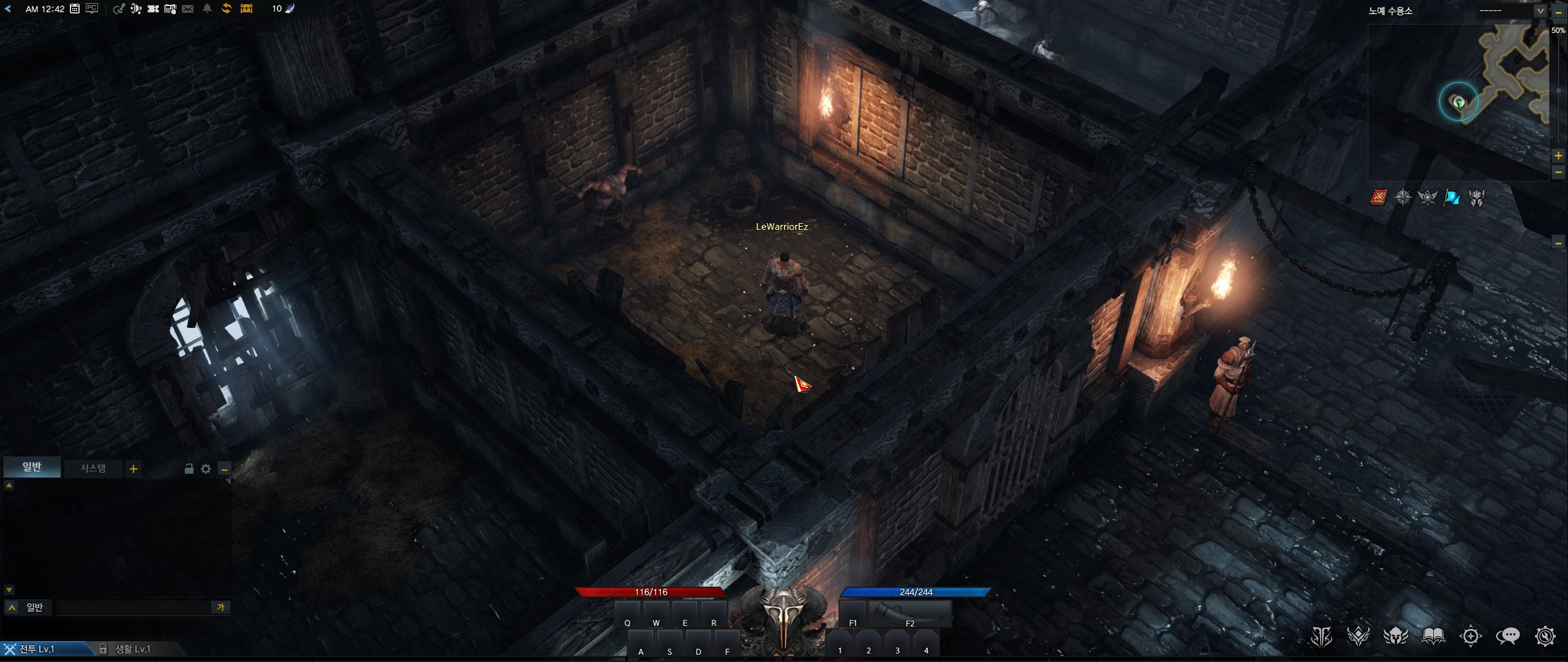Viewport: 1568px width, 662px height.
Task: Open the silver helmet icon below the minimap
Action: (1476, 197)
